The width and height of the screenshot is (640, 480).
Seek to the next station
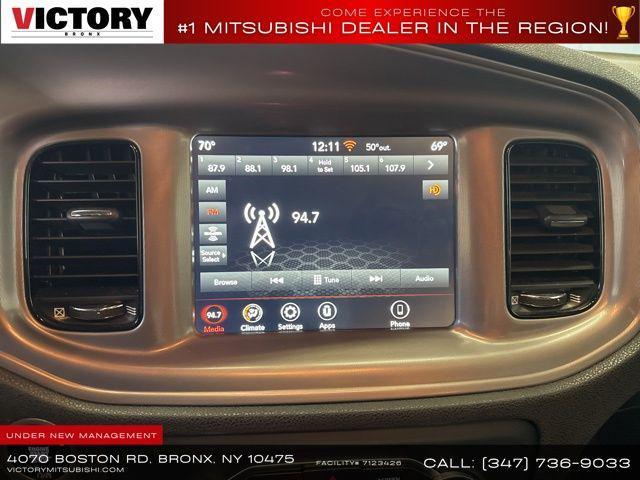click(x=376, y=281)
